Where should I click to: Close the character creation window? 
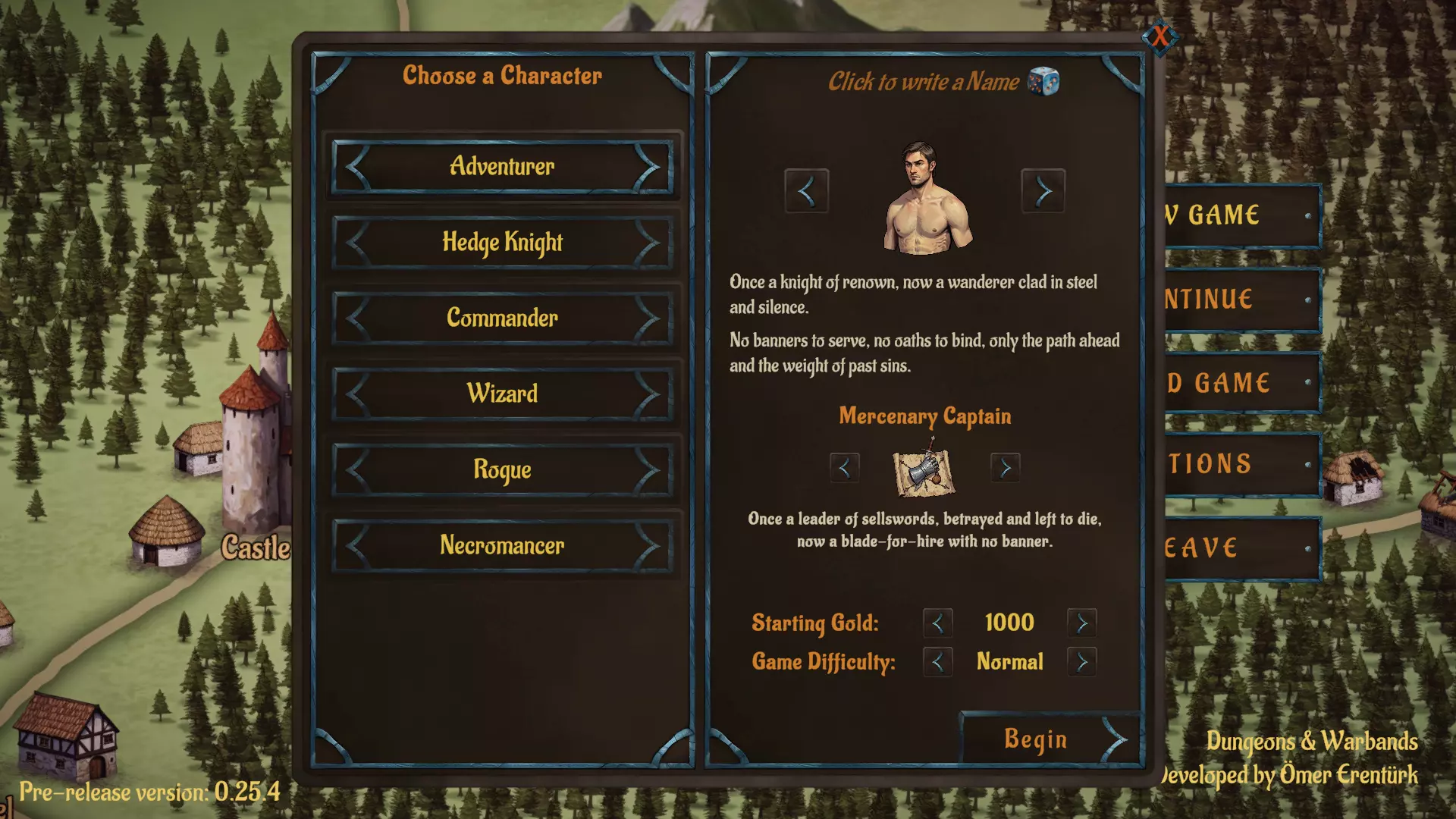1160,36
